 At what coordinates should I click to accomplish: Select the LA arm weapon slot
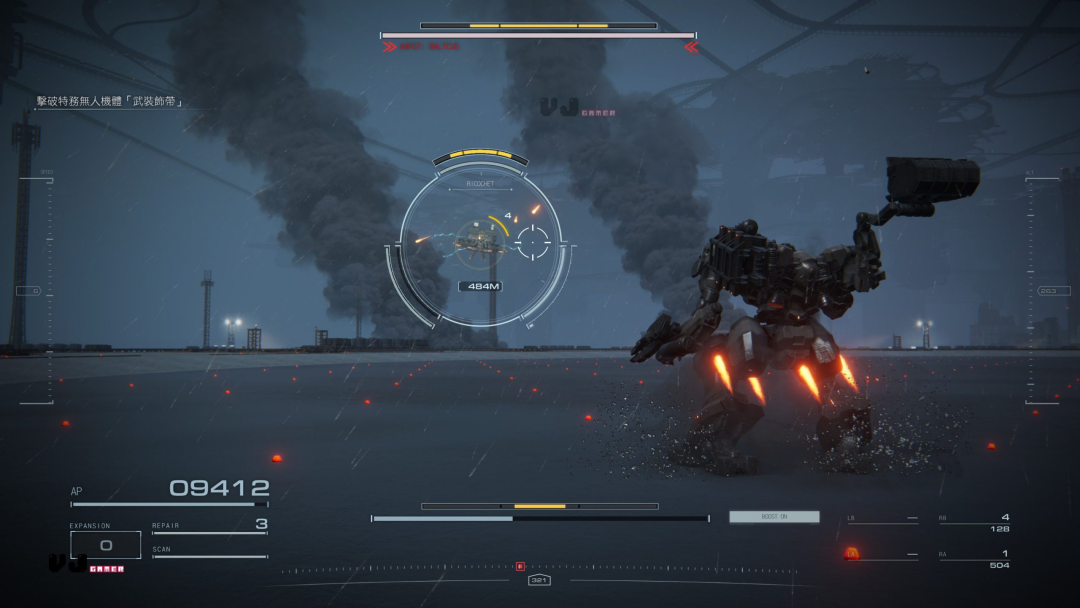coord(882,555)
